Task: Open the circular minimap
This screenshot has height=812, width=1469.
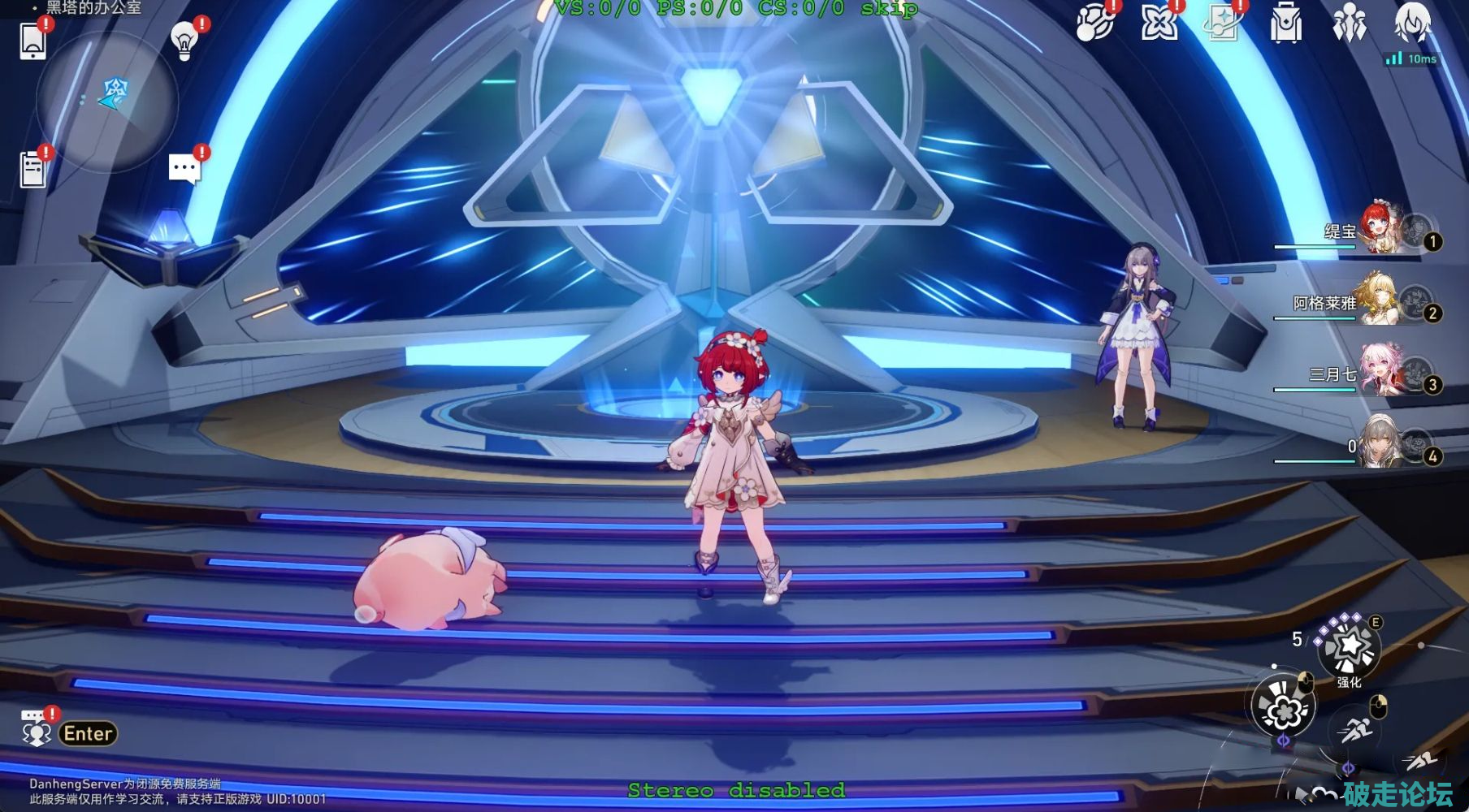Action: click(x=106, y=101)
